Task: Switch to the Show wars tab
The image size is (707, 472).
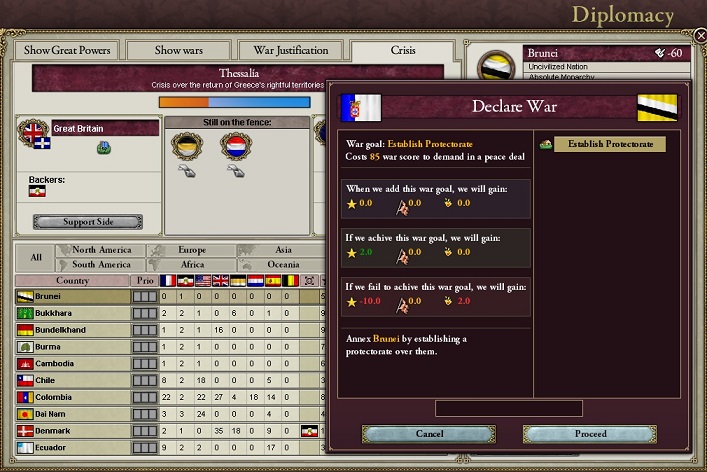Action: tap(181, 51)
